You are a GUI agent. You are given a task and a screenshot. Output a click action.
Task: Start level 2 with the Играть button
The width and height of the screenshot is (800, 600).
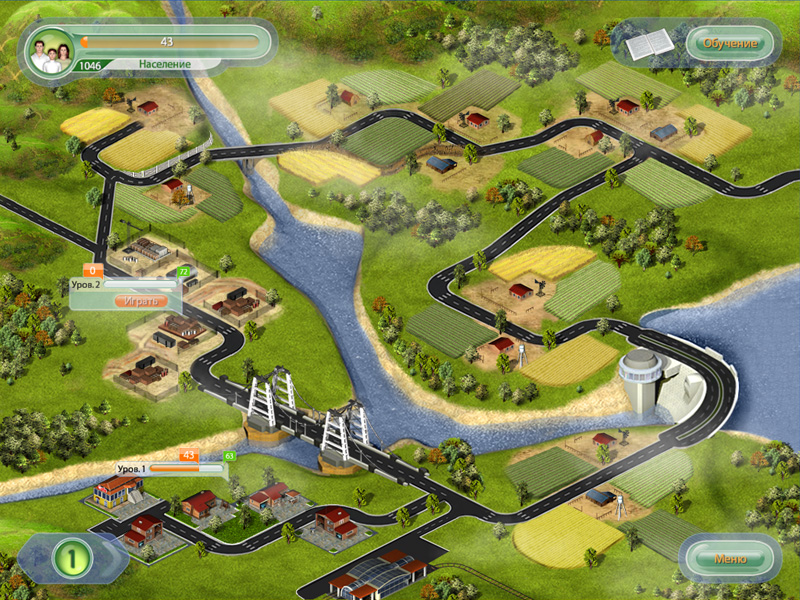coord(139,300)
